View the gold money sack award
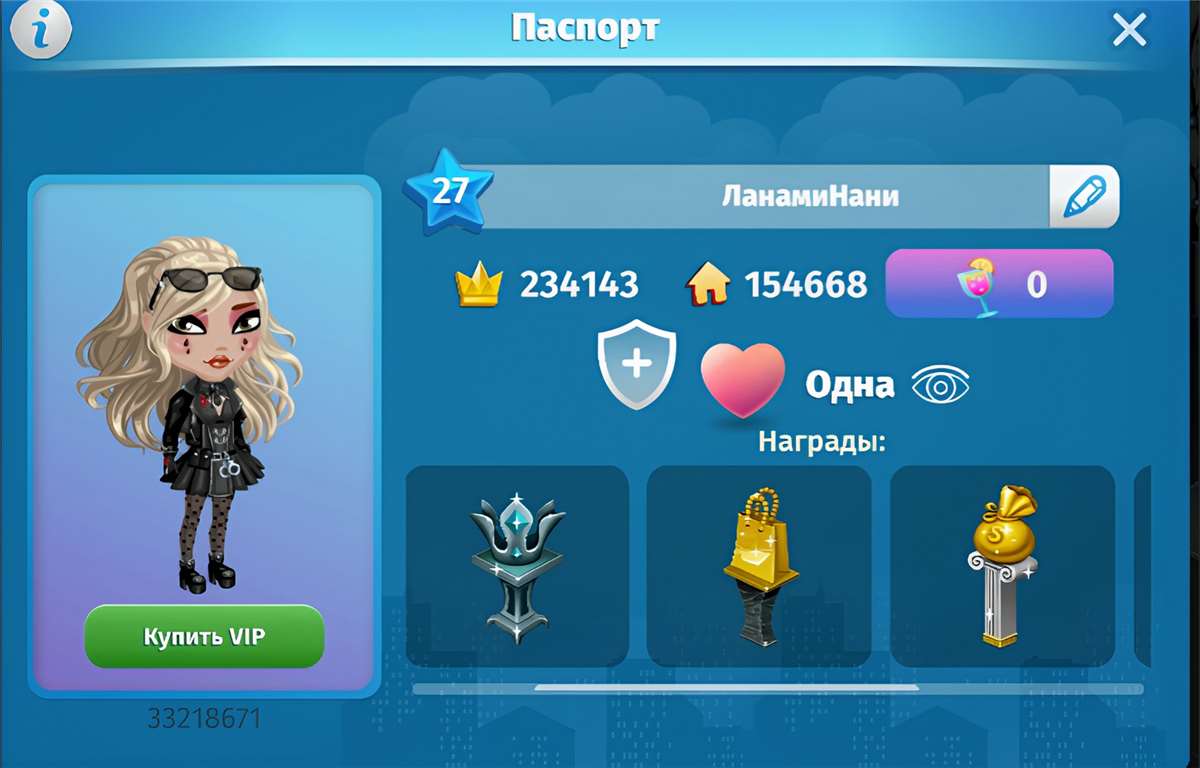Image resolution: width=1200 pixels, height=768 pixels. pyautogui.click(x=1002, y=566)
